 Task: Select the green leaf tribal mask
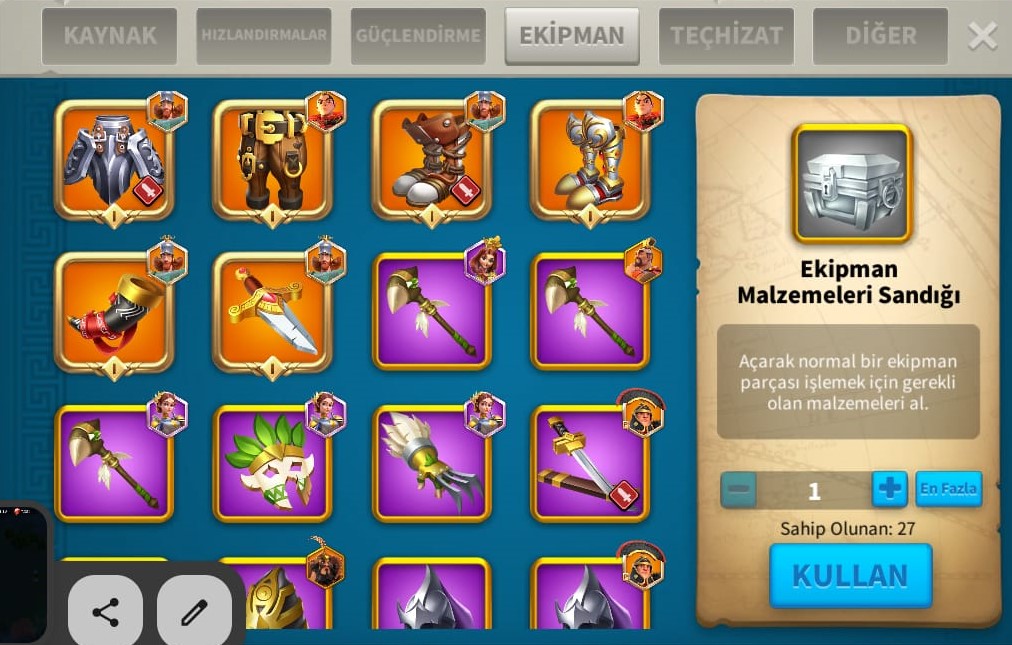(x=271, y=464)
